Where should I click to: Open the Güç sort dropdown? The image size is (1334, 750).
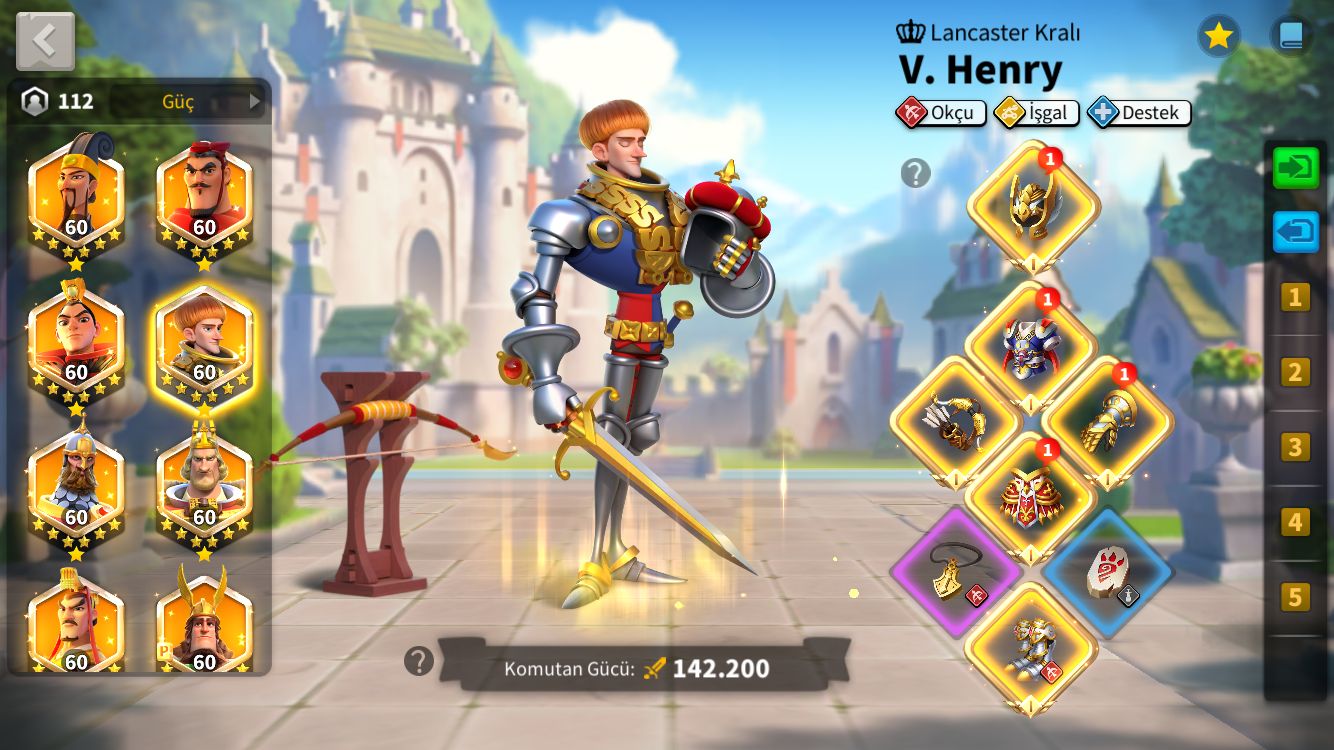tap(210, 101)
